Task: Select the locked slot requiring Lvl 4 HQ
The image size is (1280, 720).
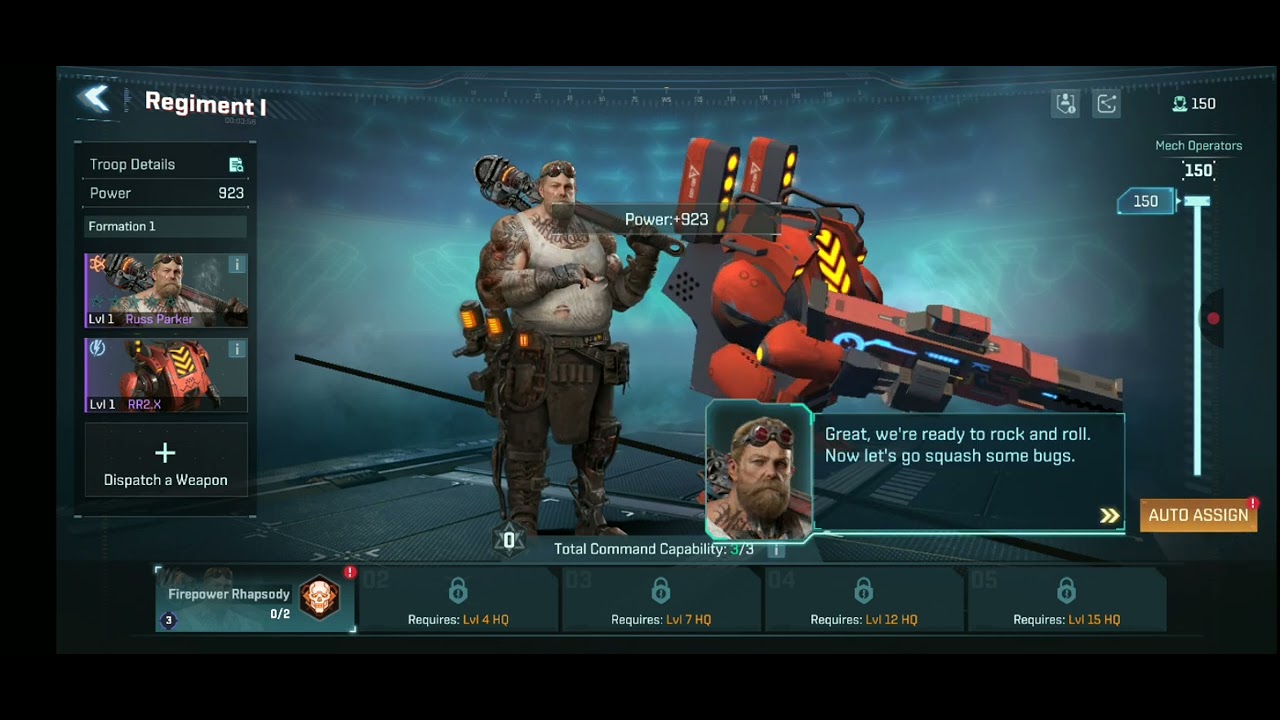Action: (458, 601)
